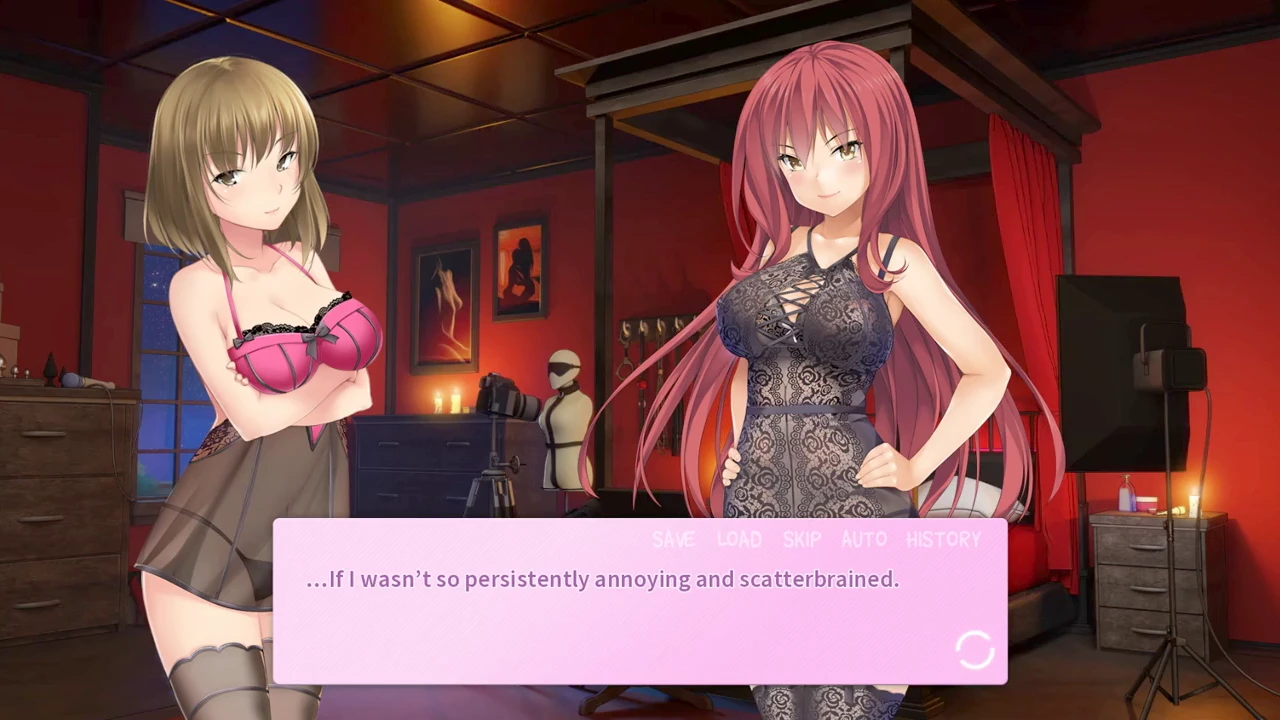Advance the scatterbrained dialogue line
Screen dimensions: 1280x720
(x=602, y=580)
